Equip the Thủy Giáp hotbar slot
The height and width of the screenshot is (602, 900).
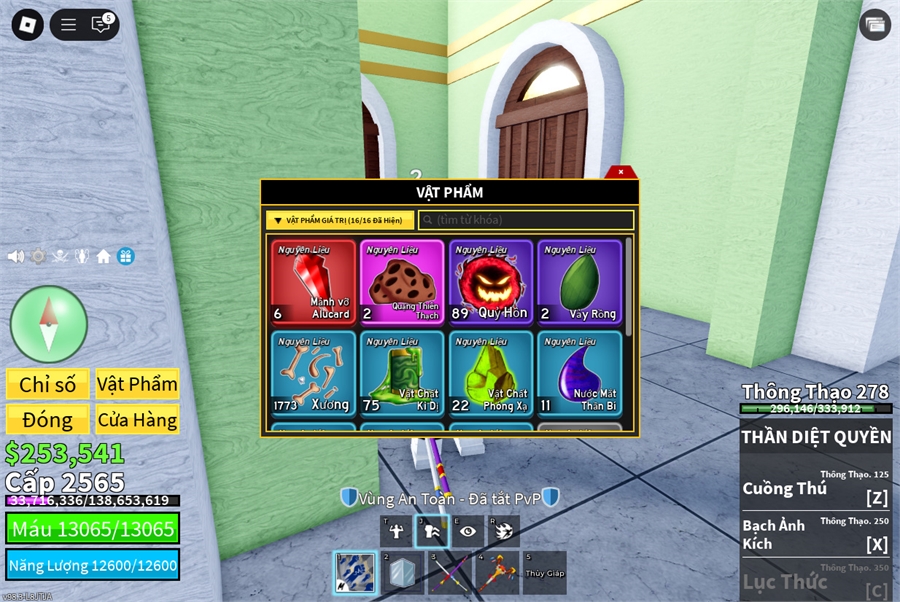pyautogui.click(x=544, y=573)
